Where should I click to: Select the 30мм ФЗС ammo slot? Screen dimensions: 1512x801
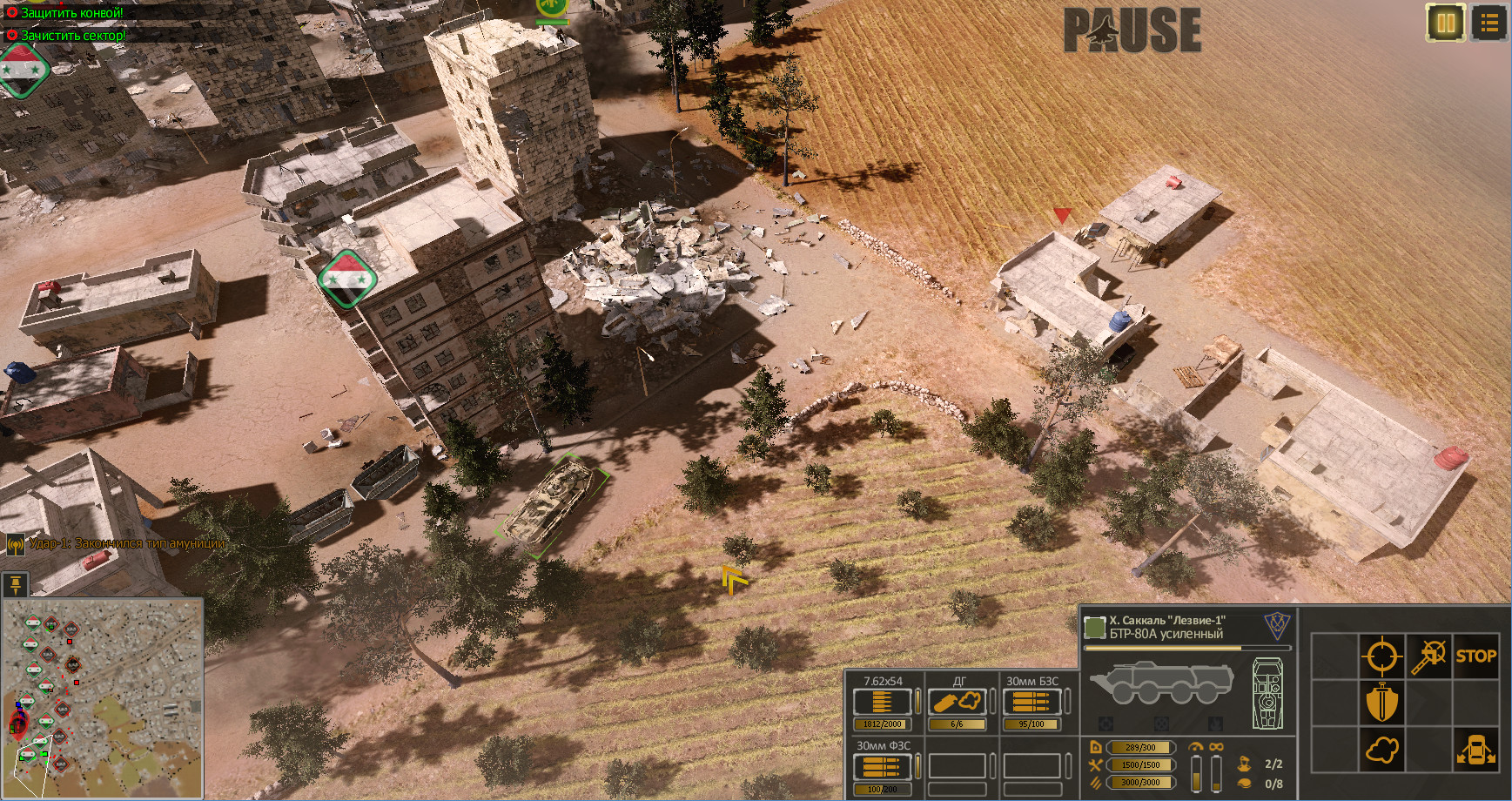point(882,767)
